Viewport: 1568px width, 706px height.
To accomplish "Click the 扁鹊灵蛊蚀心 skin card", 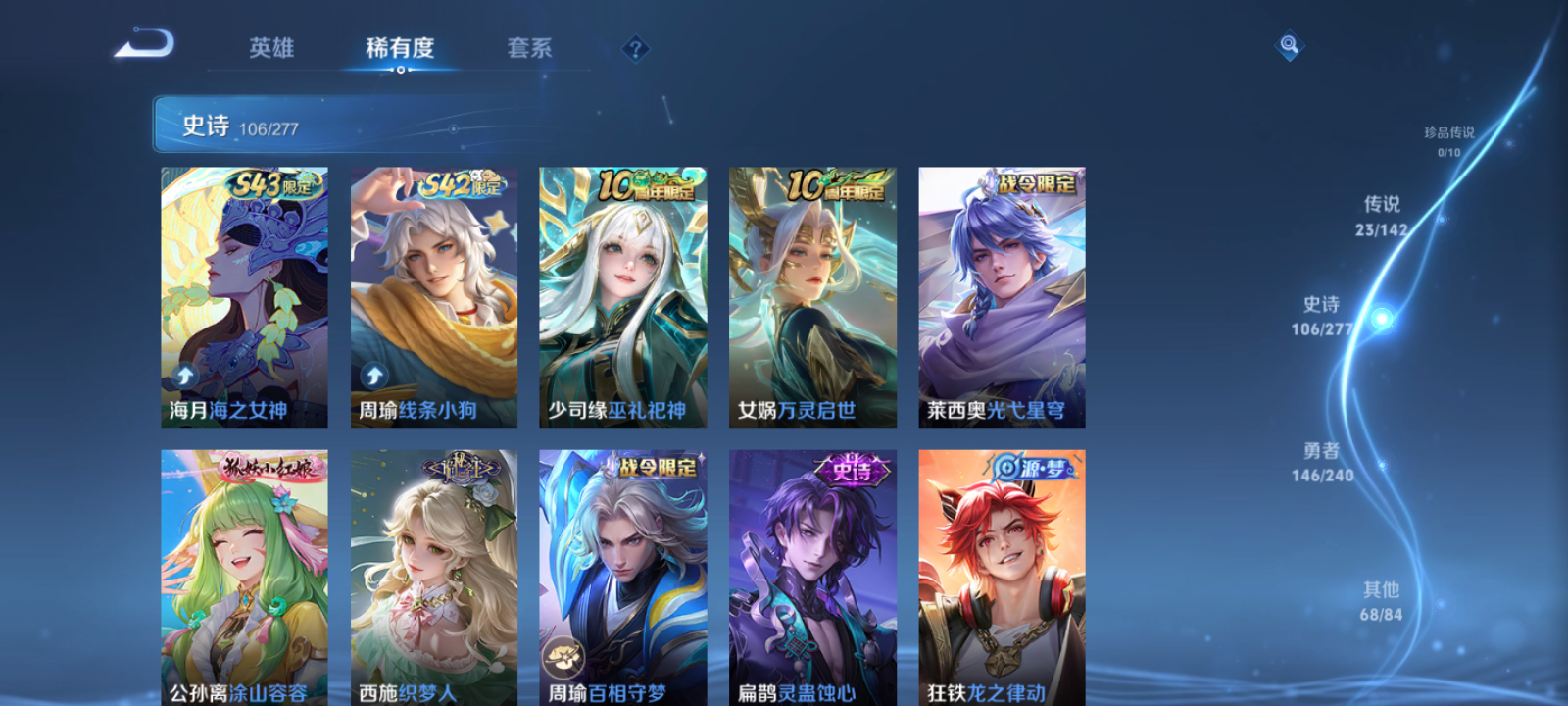I will coord(810,574).
